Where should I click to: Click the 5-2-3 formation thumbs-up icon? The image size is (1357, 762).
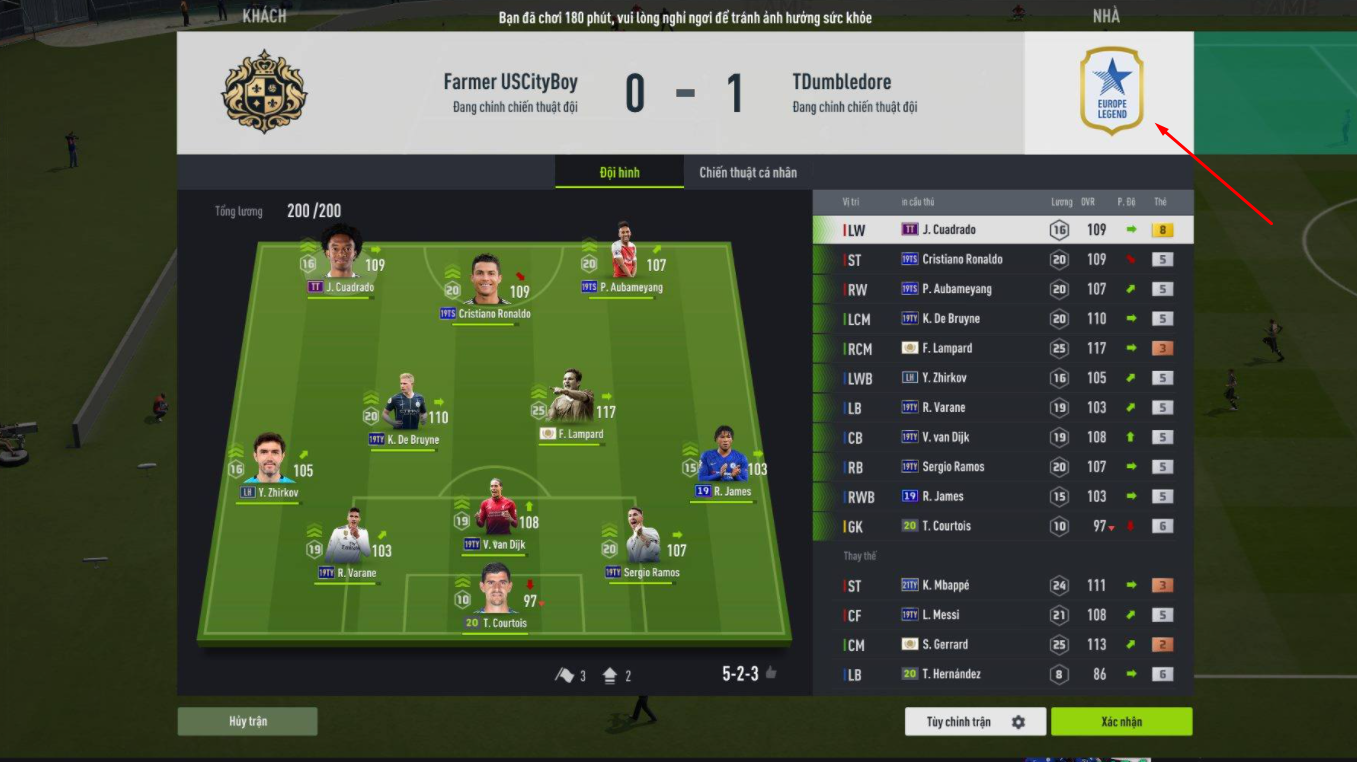click(x=771, y=674)
